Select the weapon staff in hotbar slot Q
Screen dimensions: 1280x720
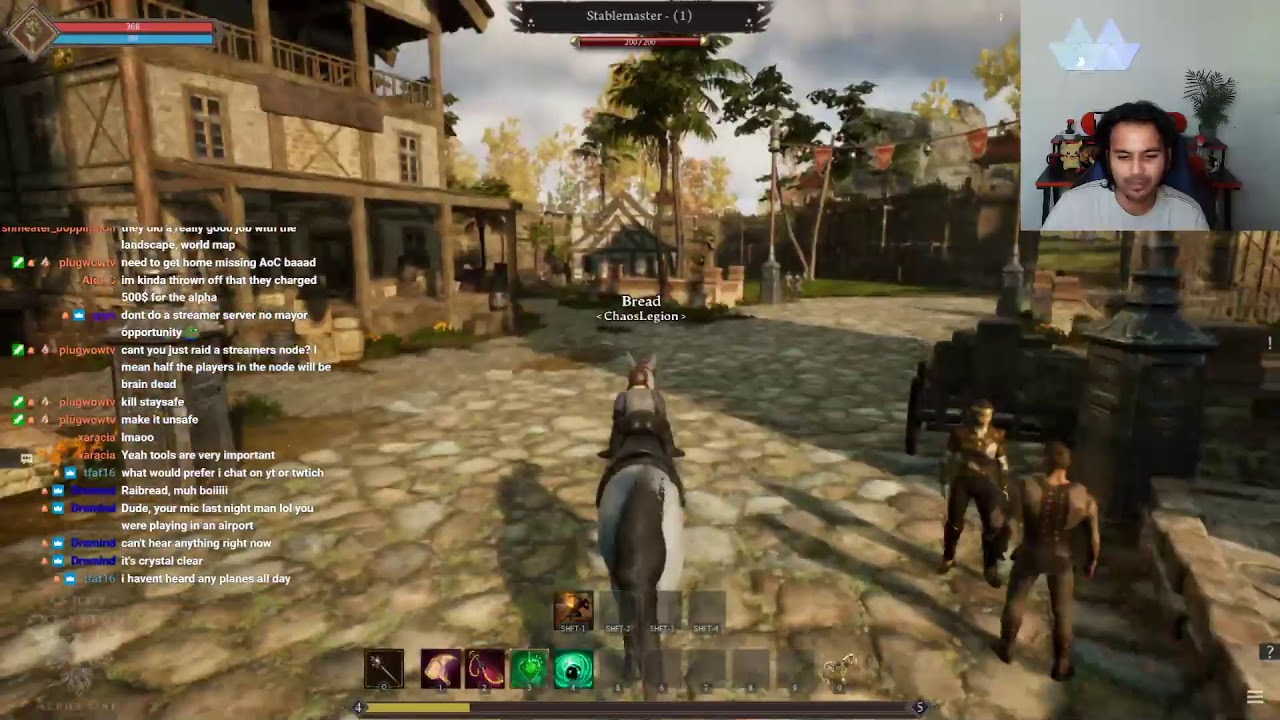(383, 670)
